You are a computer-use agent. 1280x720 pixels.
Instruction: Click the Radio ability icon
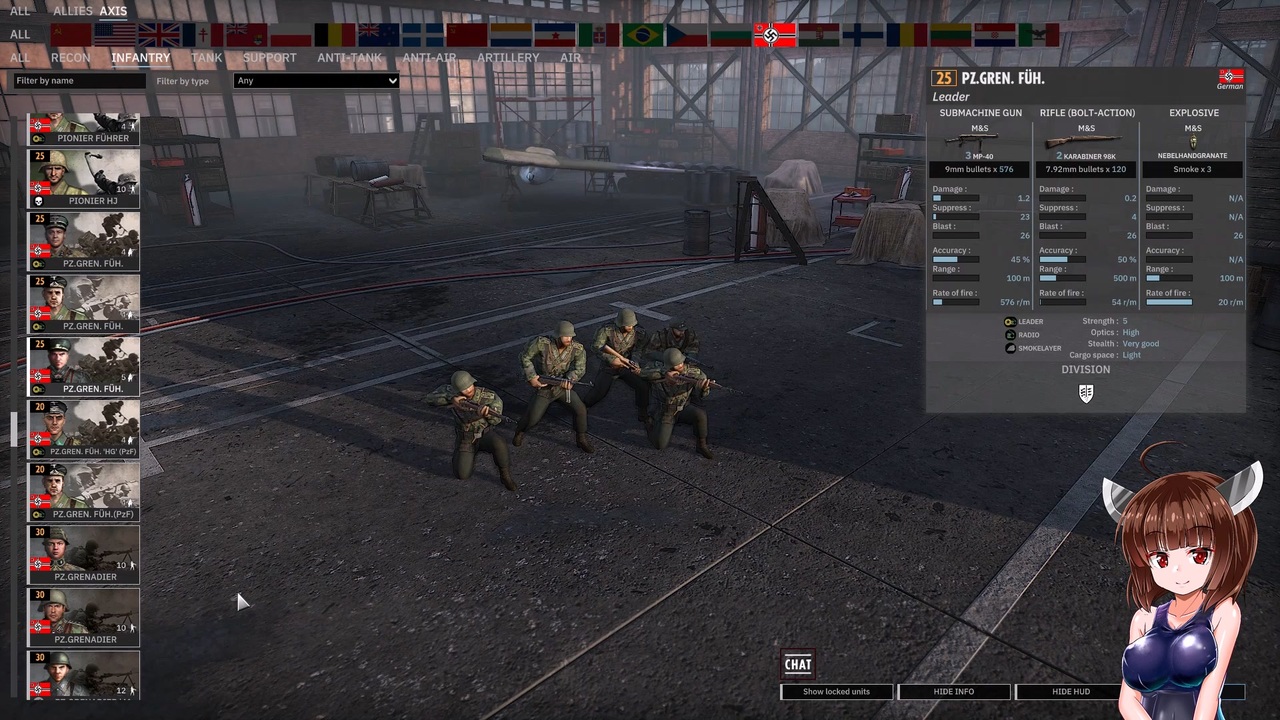1009,334
